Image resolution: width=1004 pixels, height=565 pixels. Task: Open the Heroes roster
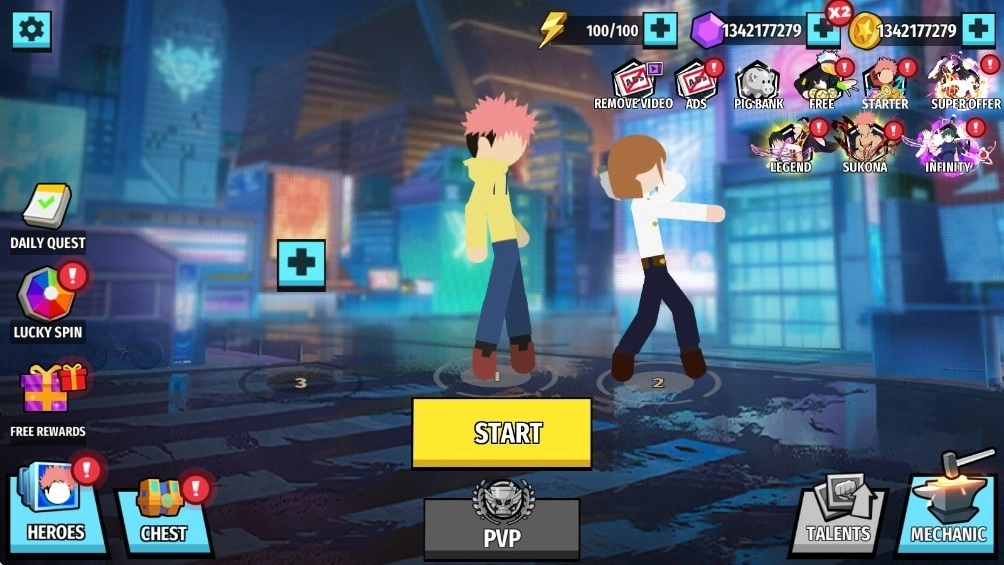click(x=57, y=510)
